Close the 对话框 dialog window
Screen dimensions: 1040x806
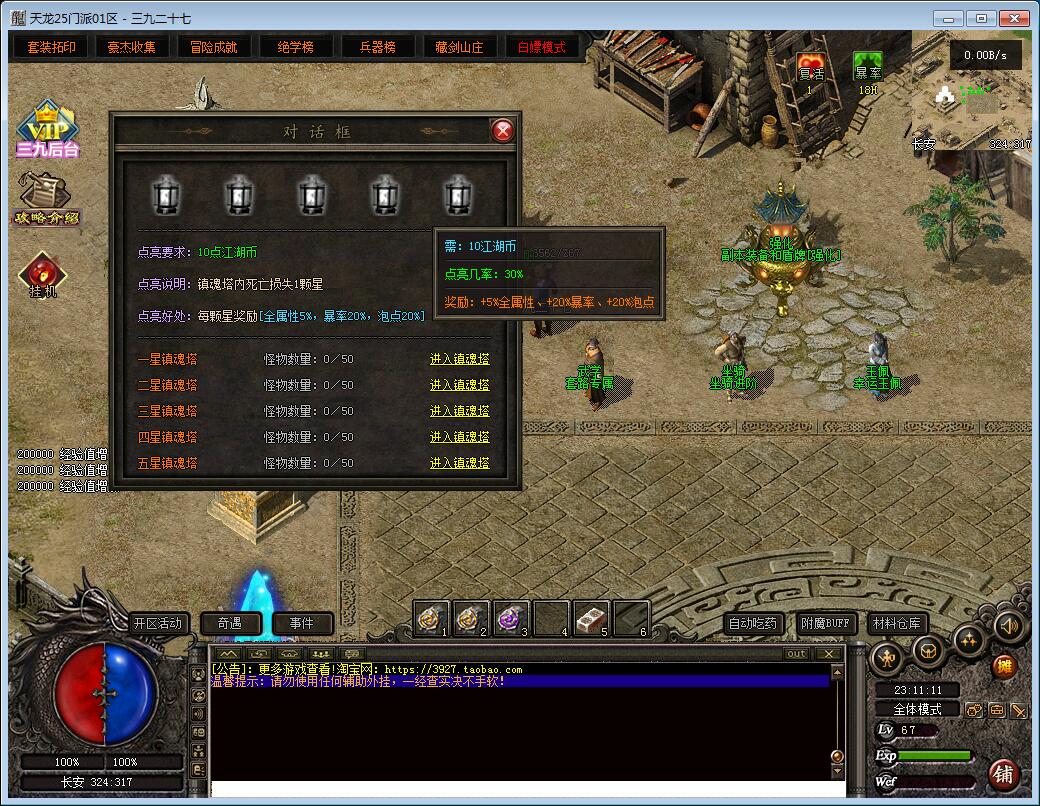503,131
